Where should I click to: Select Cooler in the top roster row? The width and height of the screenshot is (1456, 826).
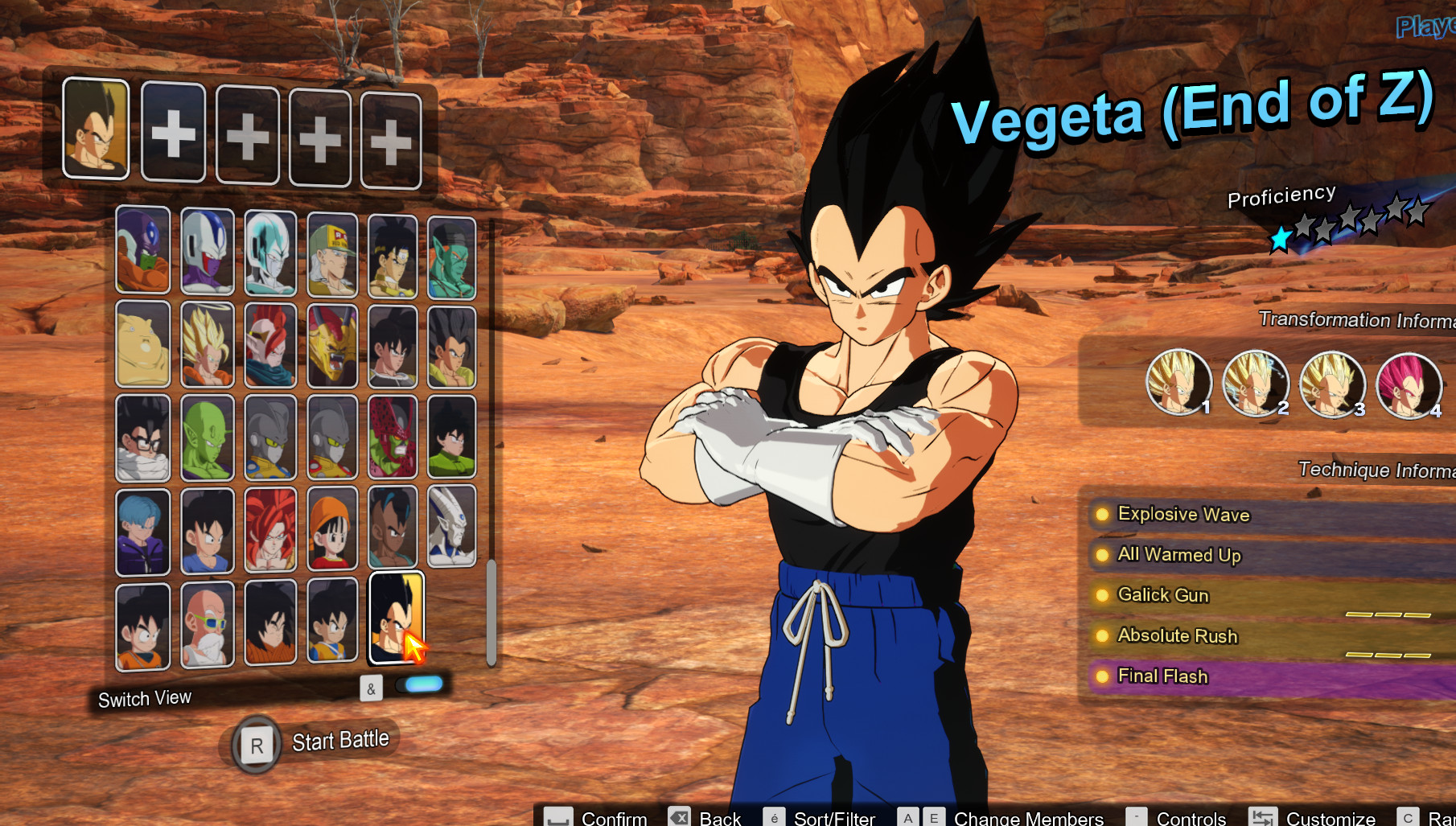coord(208,253)
